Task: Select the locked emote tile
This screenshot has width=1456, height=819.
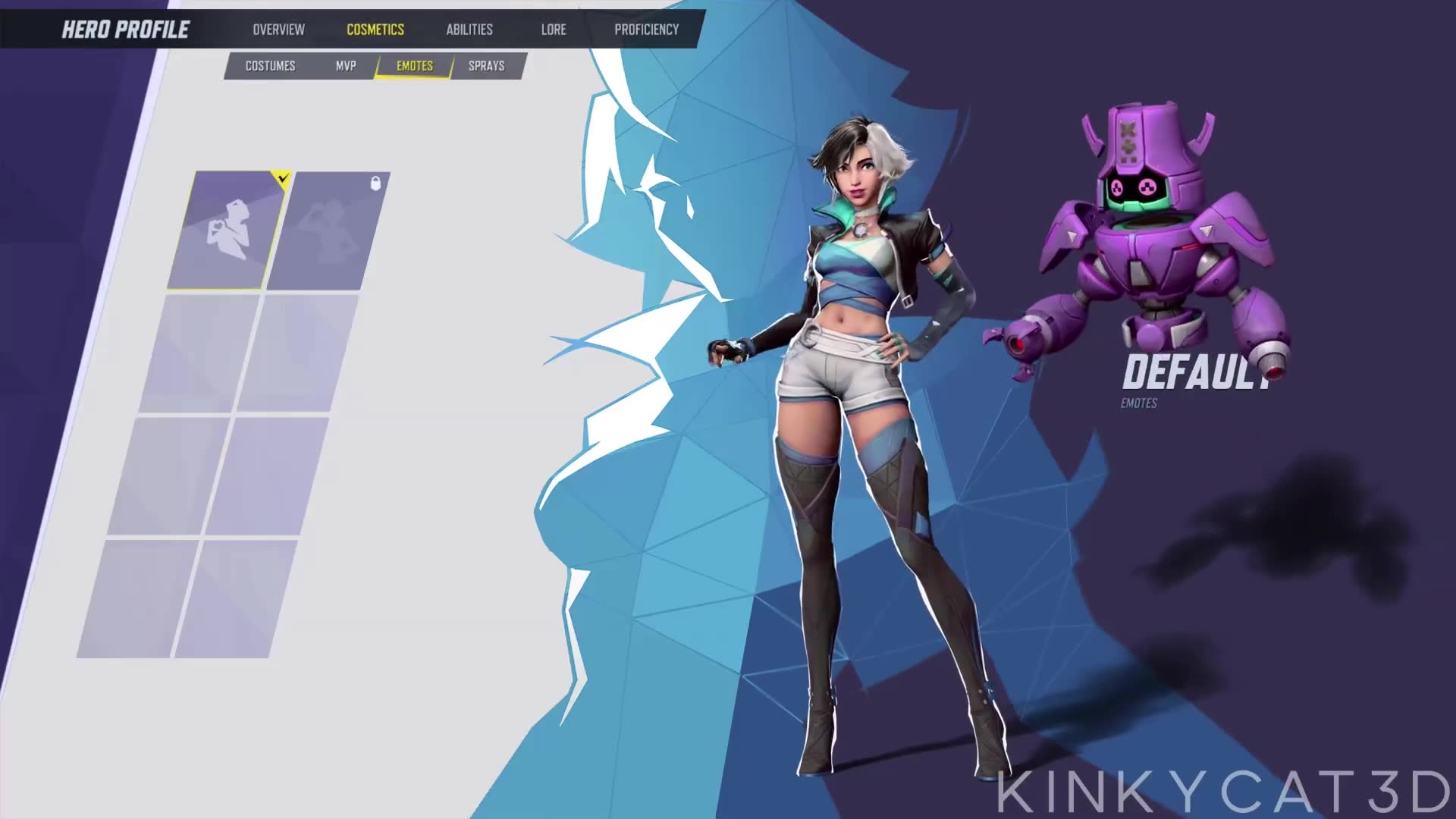Action: click(328, 230)
